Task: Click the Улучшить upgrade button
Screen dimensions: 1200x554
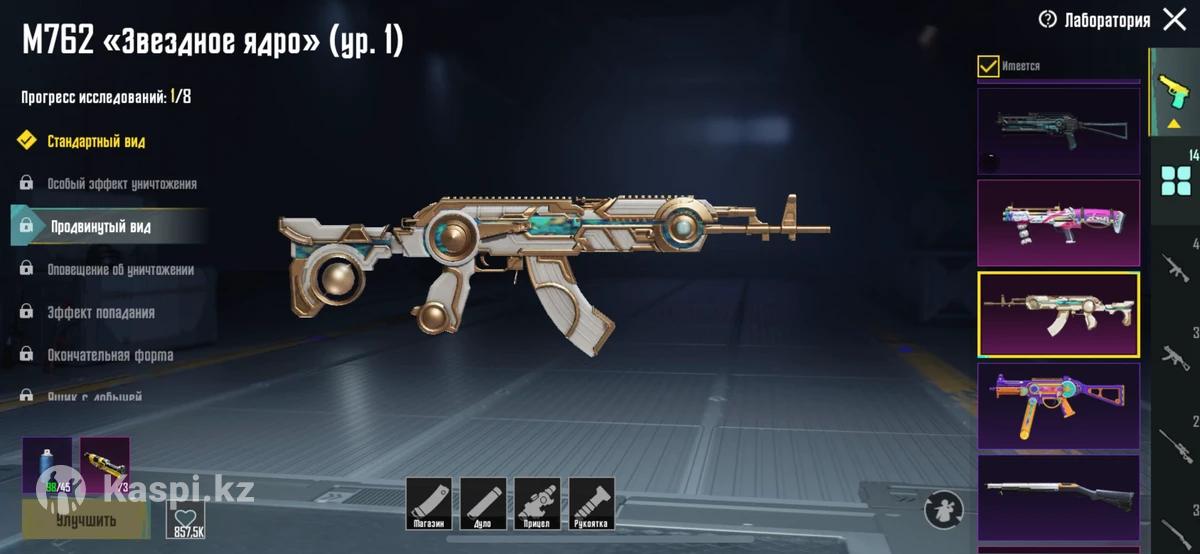Action: (x=84, y=520)
